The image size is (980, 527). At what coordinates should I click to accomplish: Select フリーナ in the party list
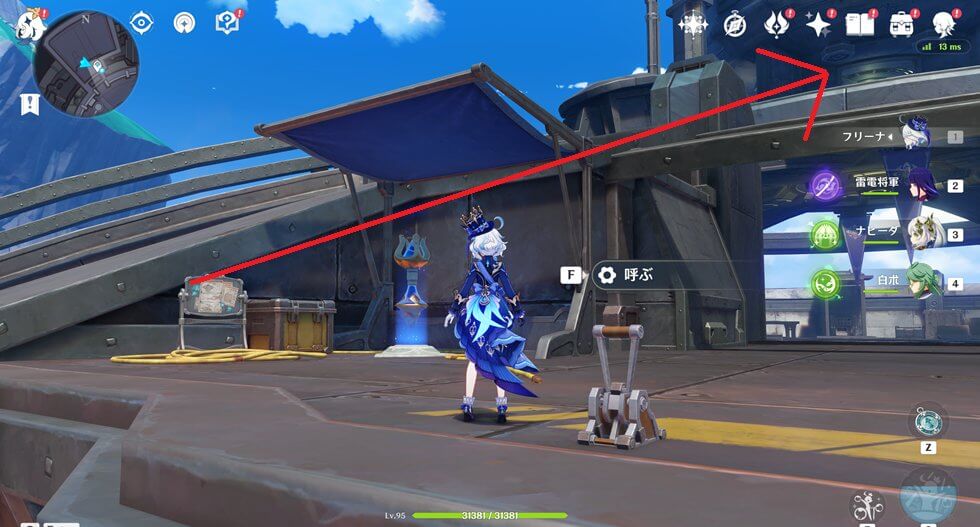[916, 135]
